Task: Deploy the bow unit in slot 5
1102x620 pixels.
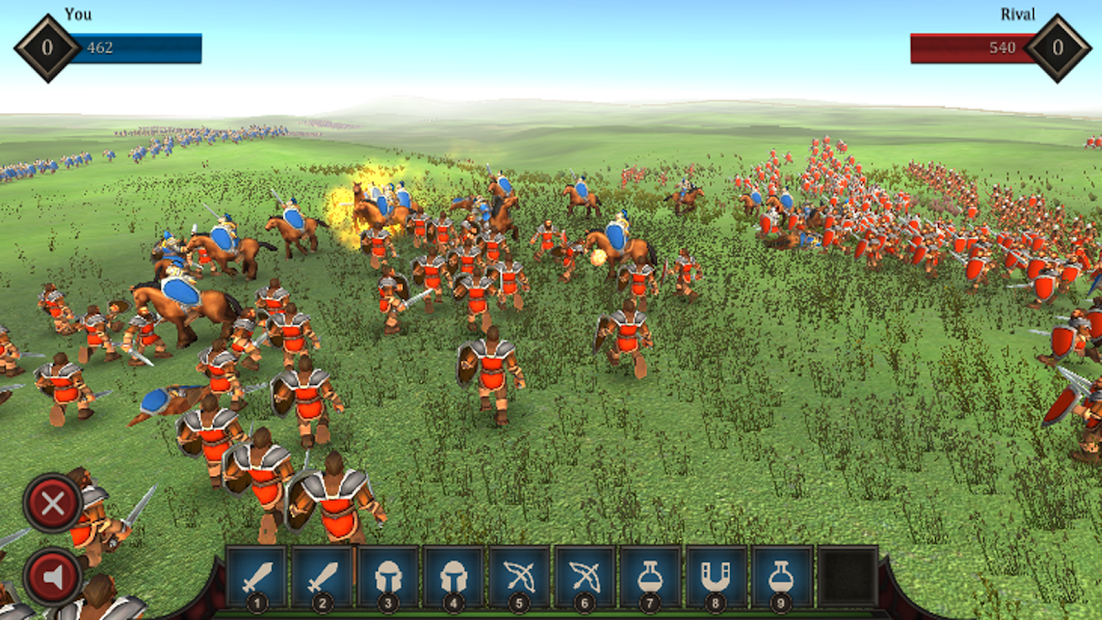Action: coord(519,577)
